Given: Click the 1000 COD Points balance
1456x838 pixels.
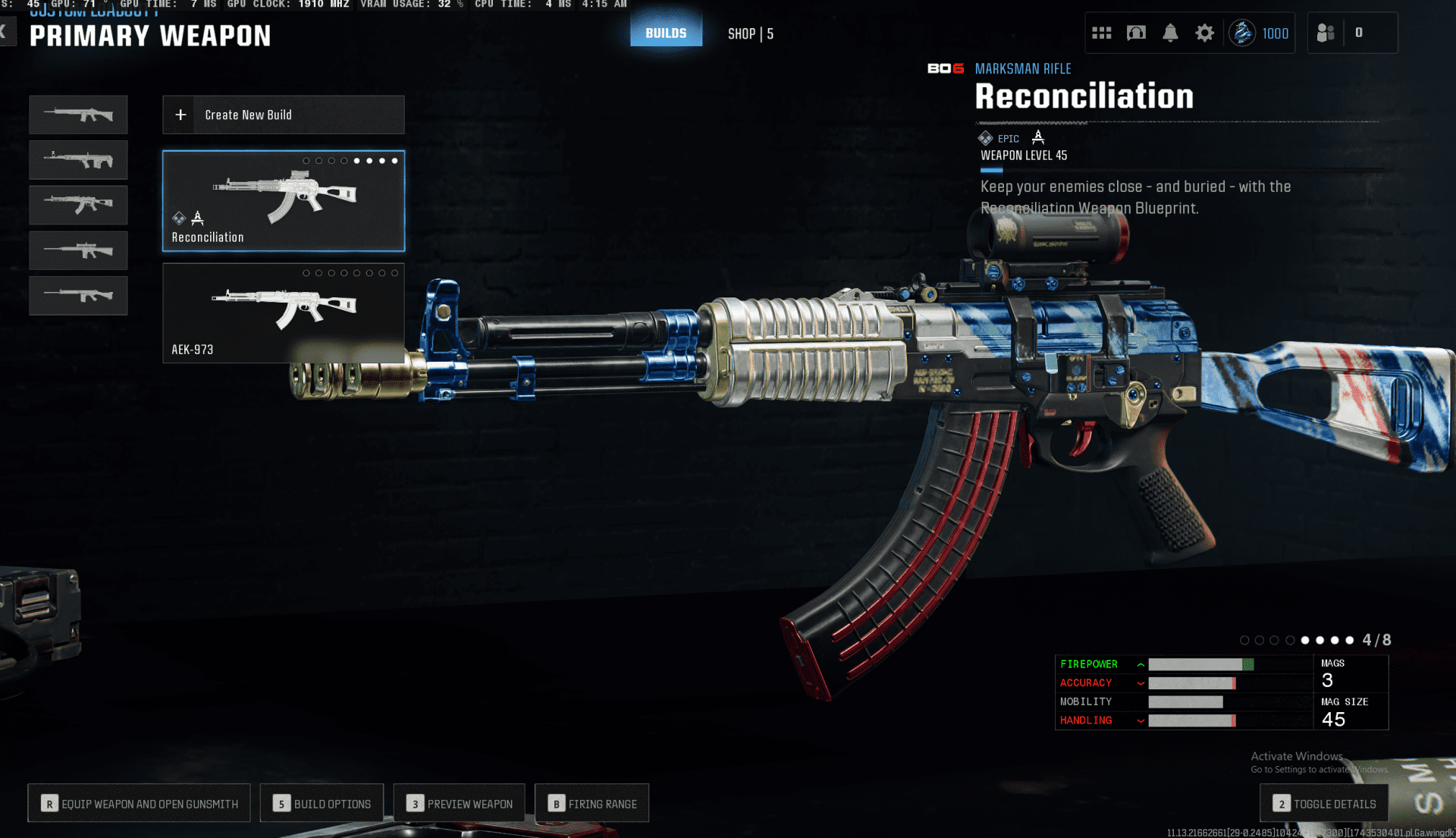Looking at the screenshot, I should click(1260, 33).
